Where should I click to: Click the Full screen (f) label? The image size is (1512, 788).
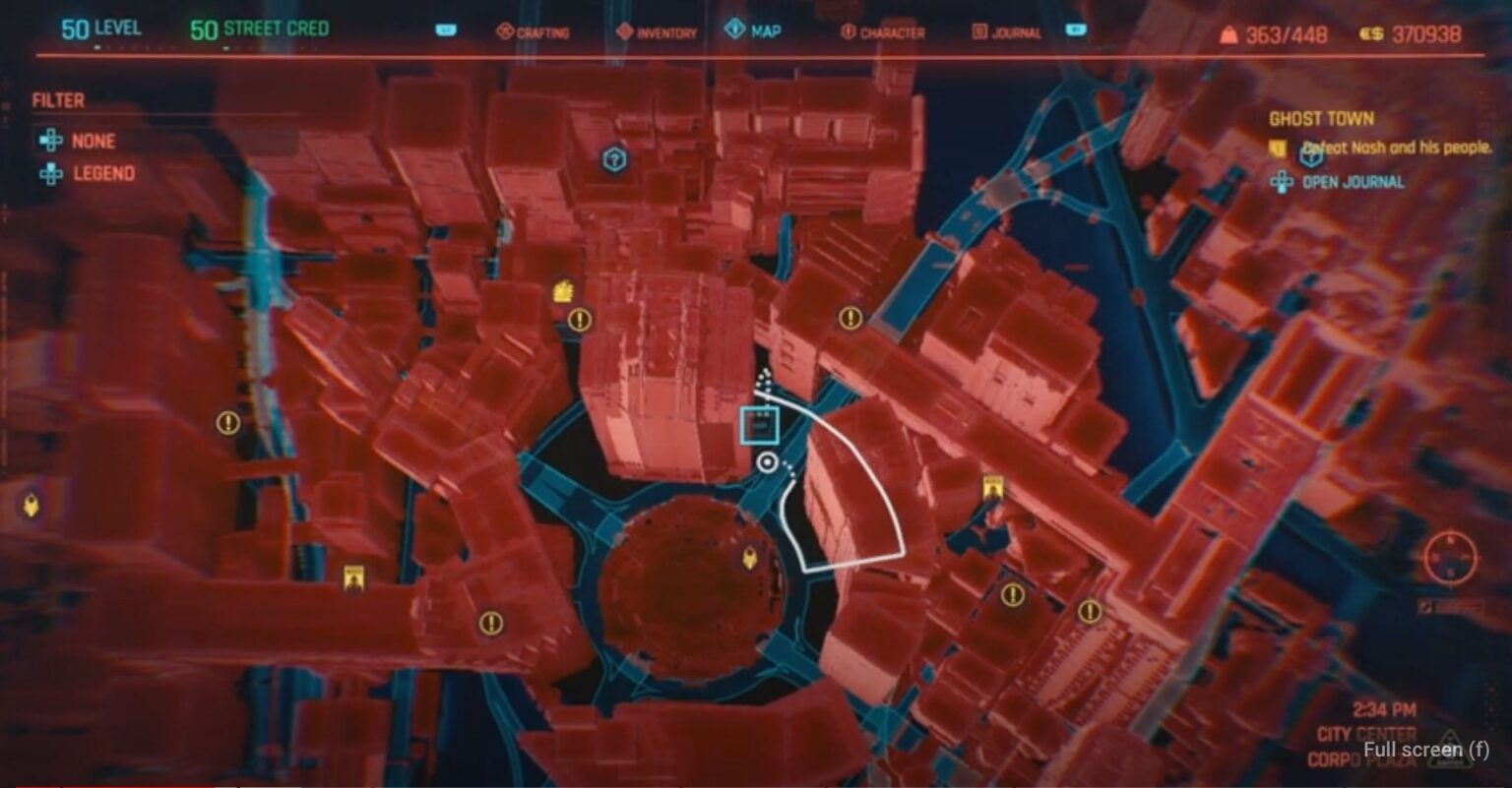1424,749
